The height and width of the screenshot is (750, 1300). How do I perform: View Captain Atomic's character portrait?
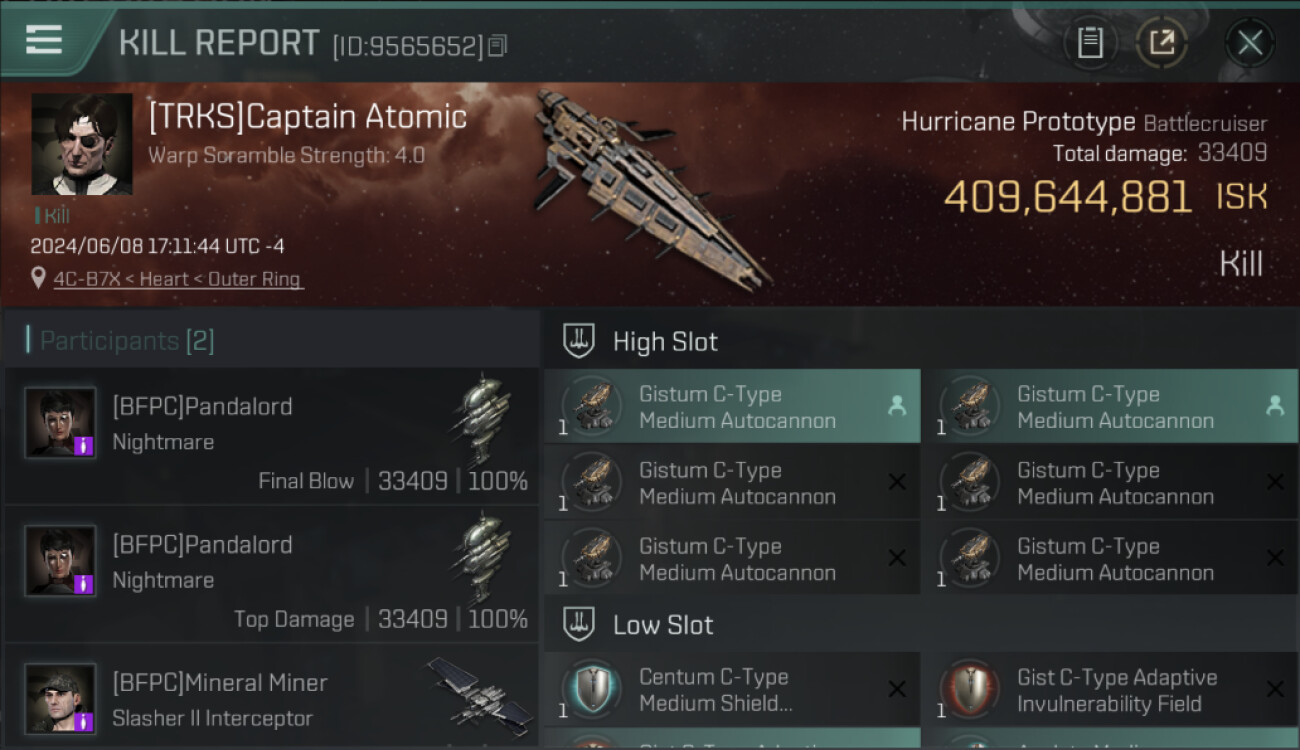82,144
